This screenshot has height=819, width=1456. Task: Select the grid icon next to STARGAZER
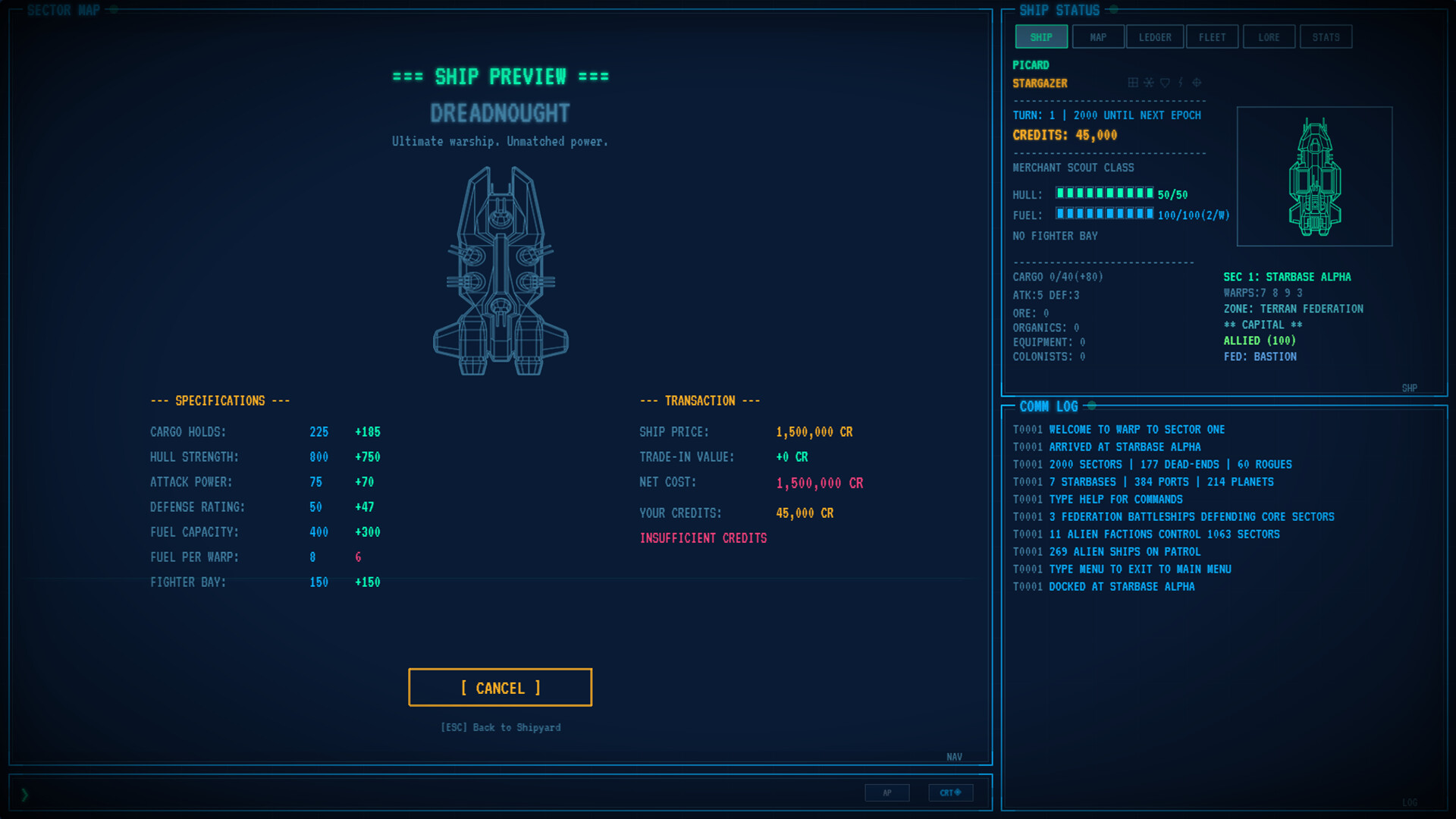coord(1133,82)
